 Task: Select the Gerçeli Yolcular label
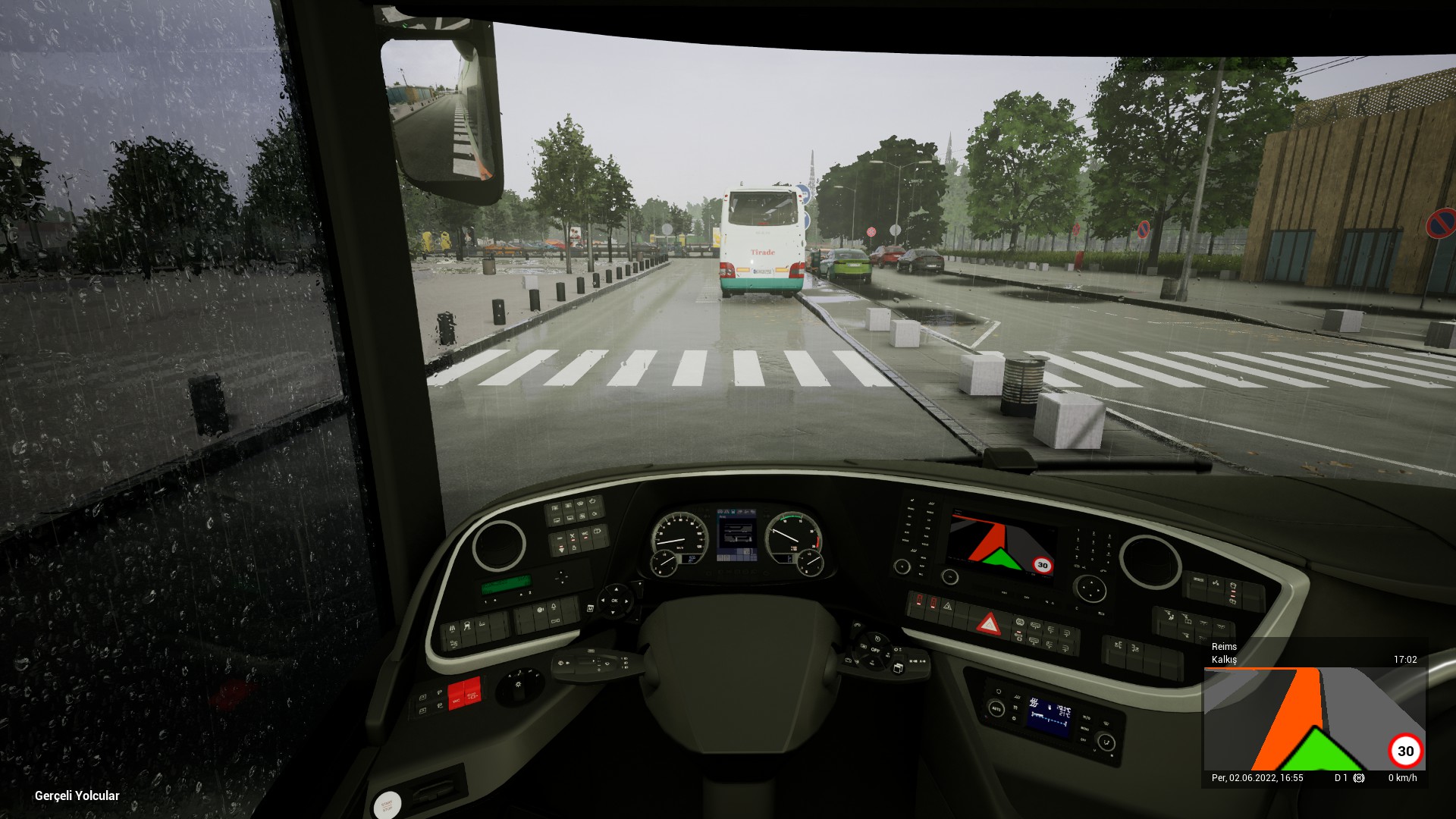[x=77, y=795]
